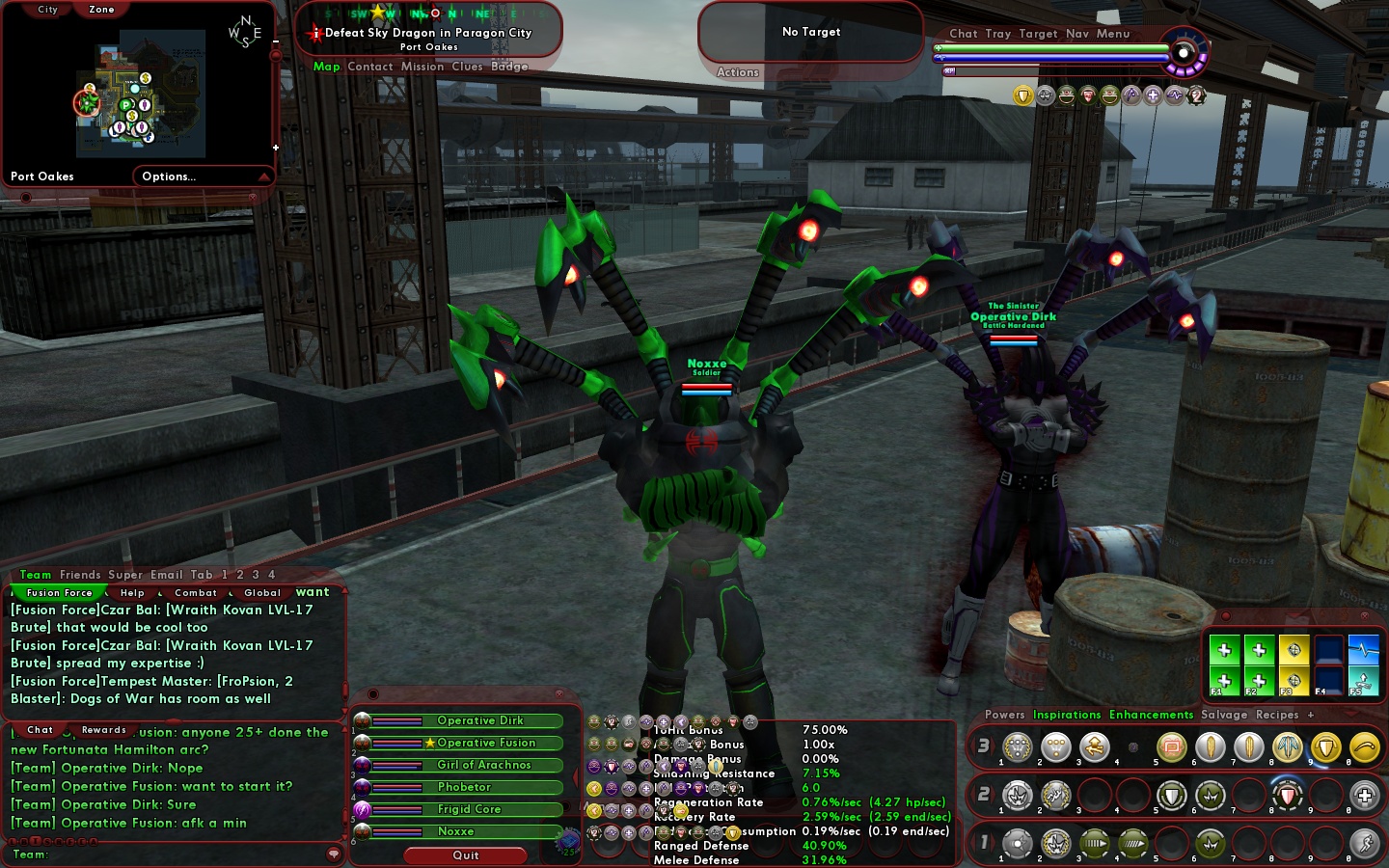Open the minimap Options dropdown
The width and height of the screenshot is (1389, 868).
[x=170, y=176]
